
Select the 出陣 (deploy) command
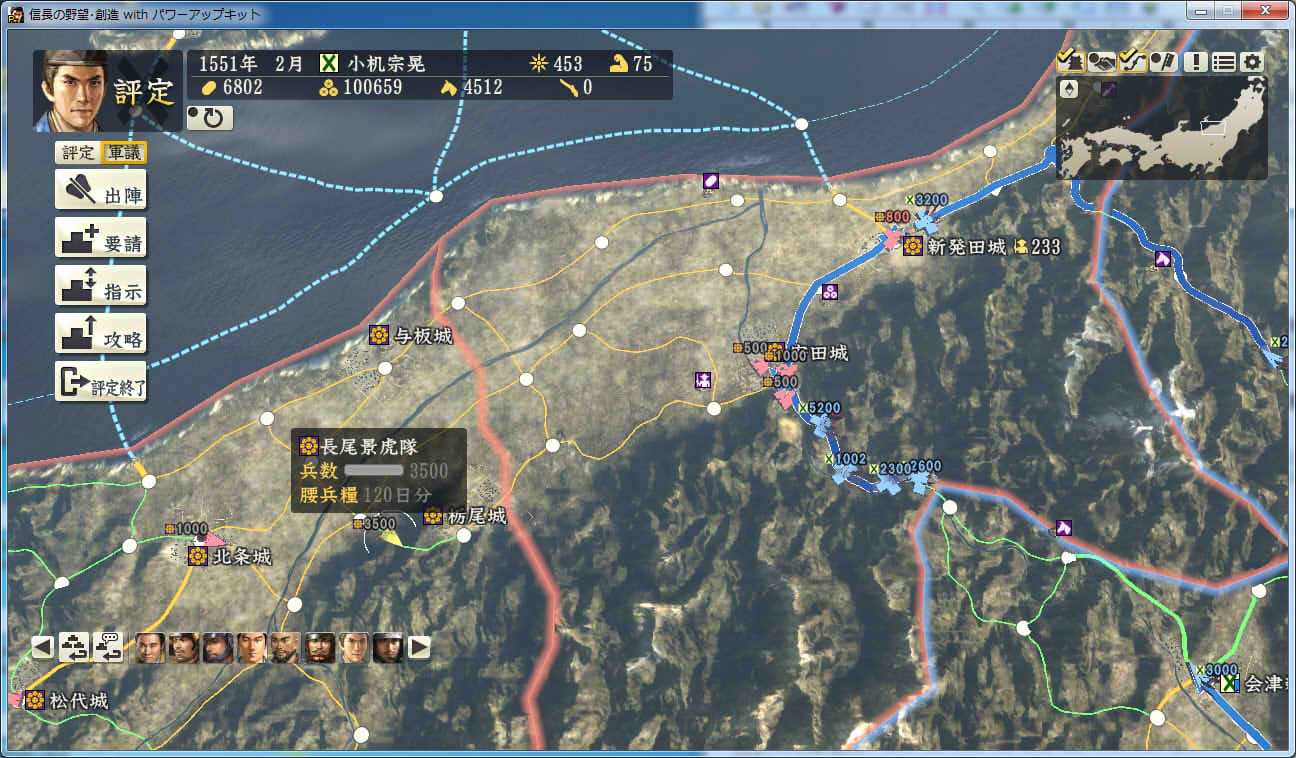(101, 190)
